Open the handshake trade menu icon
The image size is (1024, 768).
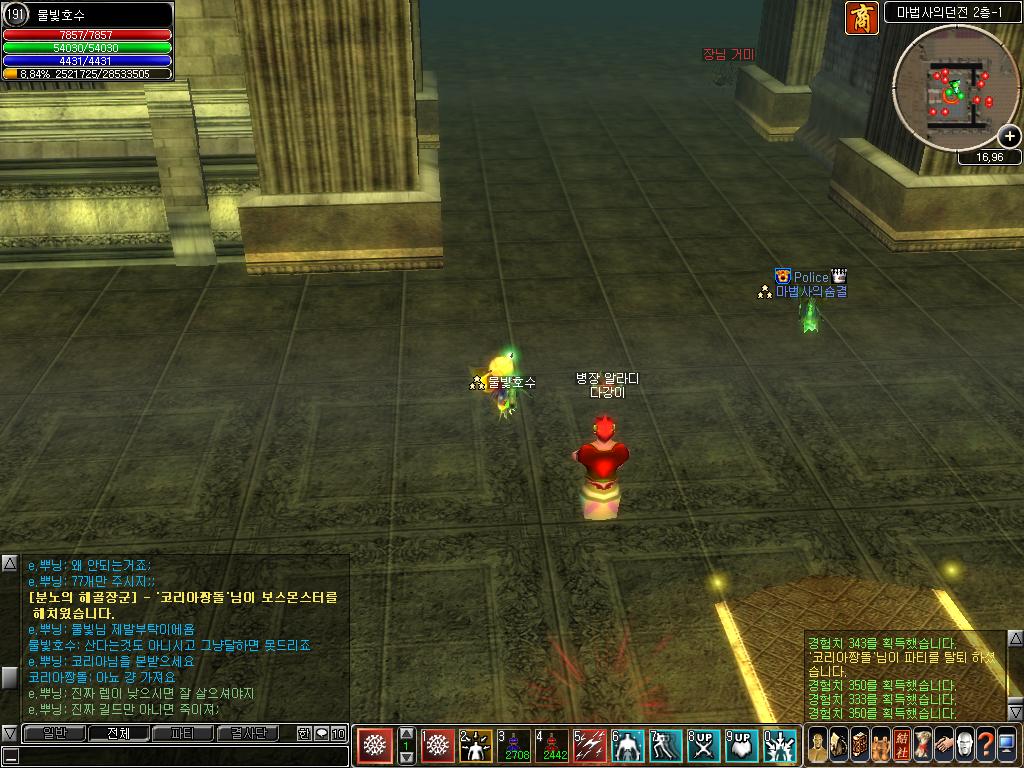944,745
